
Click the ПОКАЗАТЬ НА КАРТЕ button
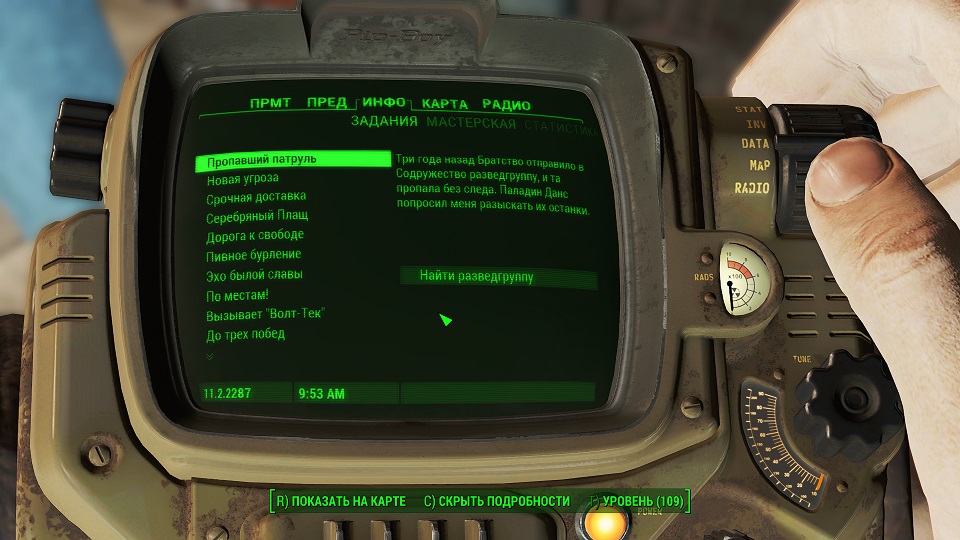pyautogui.click(x=340, y=501)
